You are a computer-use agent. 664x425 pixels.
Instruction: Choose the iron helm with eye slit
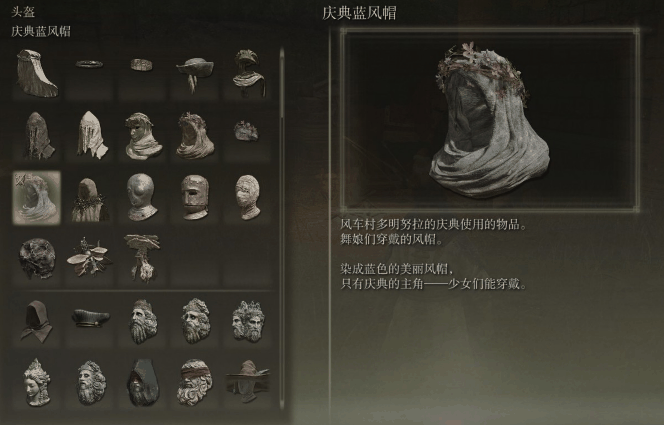[x=194, y=194]
